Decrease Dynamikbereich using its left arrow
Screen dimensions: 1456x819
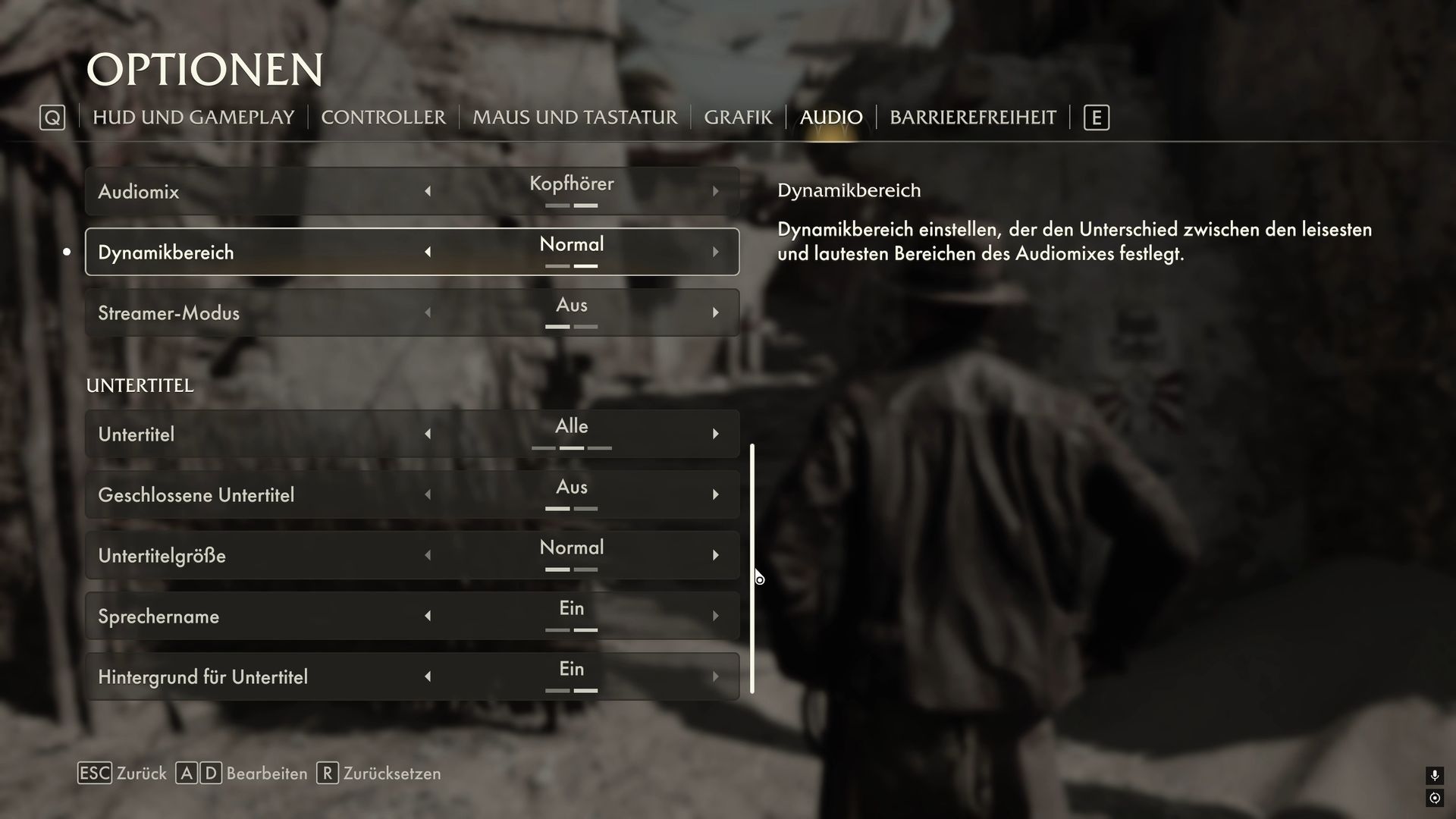coord(428,252)
